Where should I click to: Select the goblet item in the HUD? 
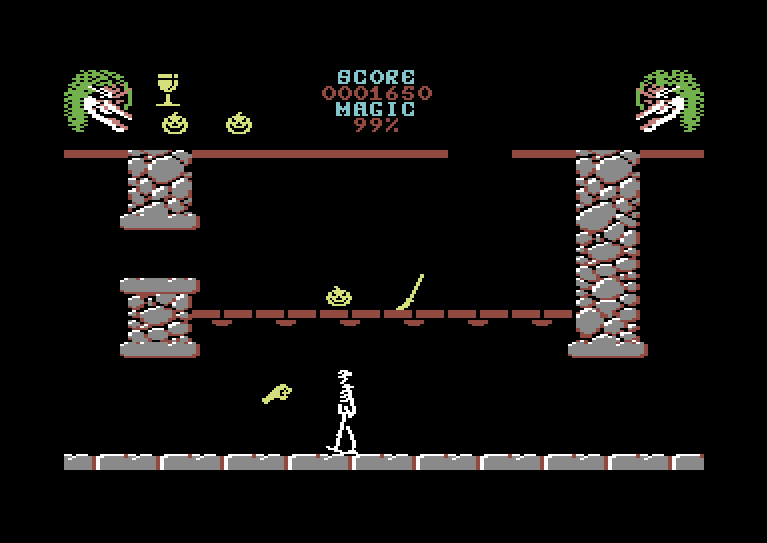[168, 88]
